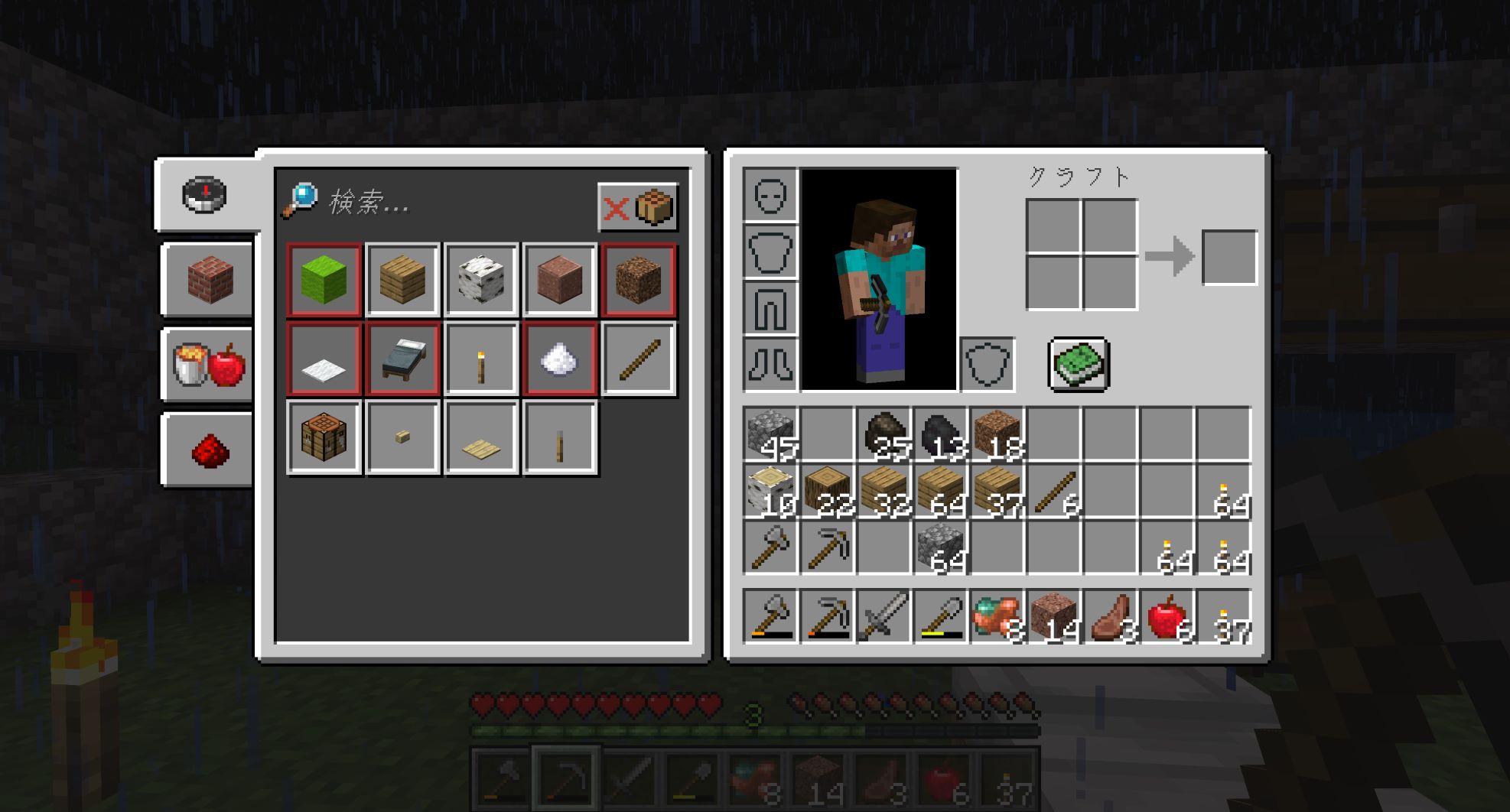Image resolution: width=1510 pixels, height=812 pixels.
Task: Select the redstone dust tab
Action: tap(209, 450)
